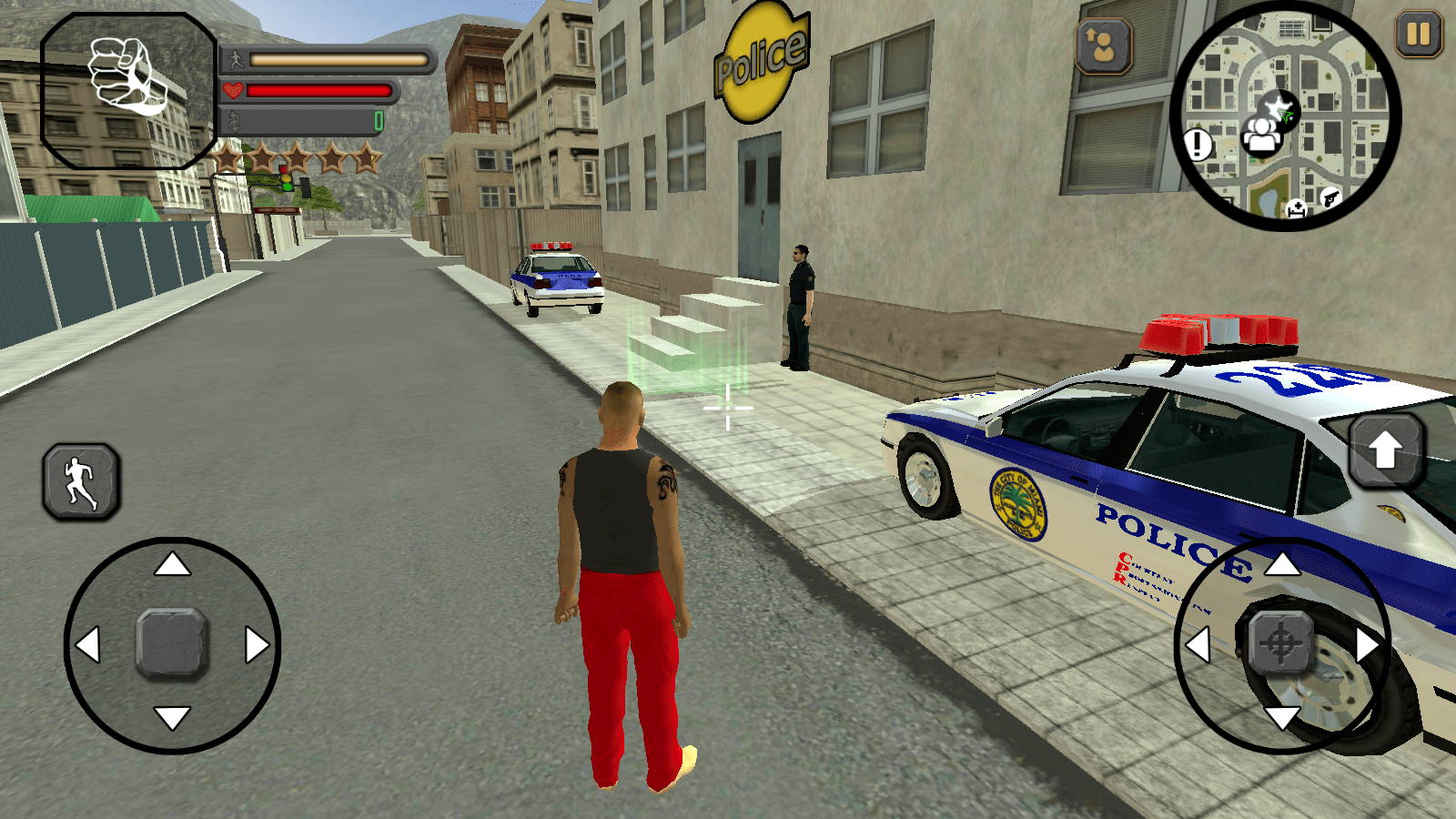
Task: Pause the game
Action: [1418, 35]
